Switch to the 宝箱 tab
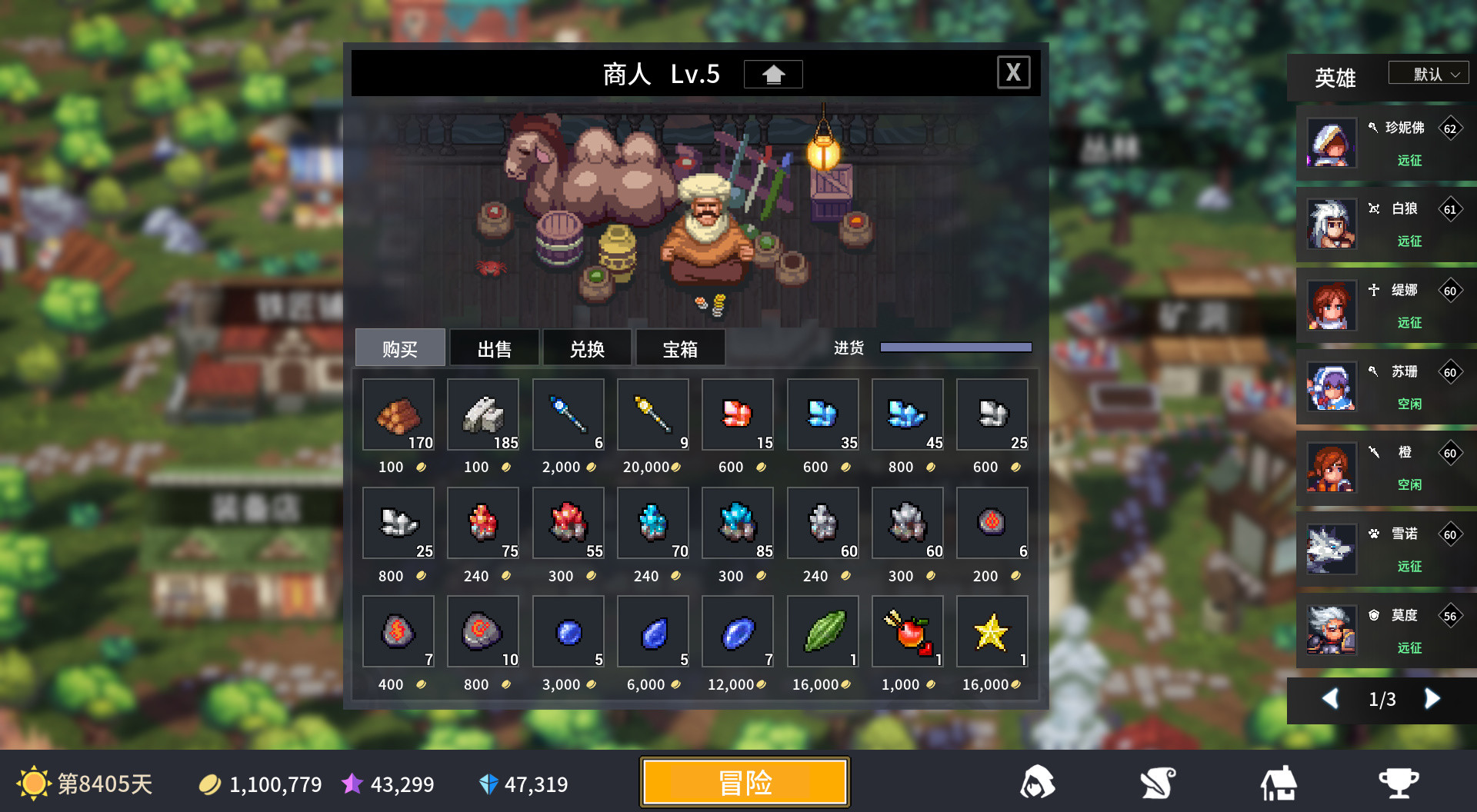The image size is (1477, 812). (x=679, y=348)
